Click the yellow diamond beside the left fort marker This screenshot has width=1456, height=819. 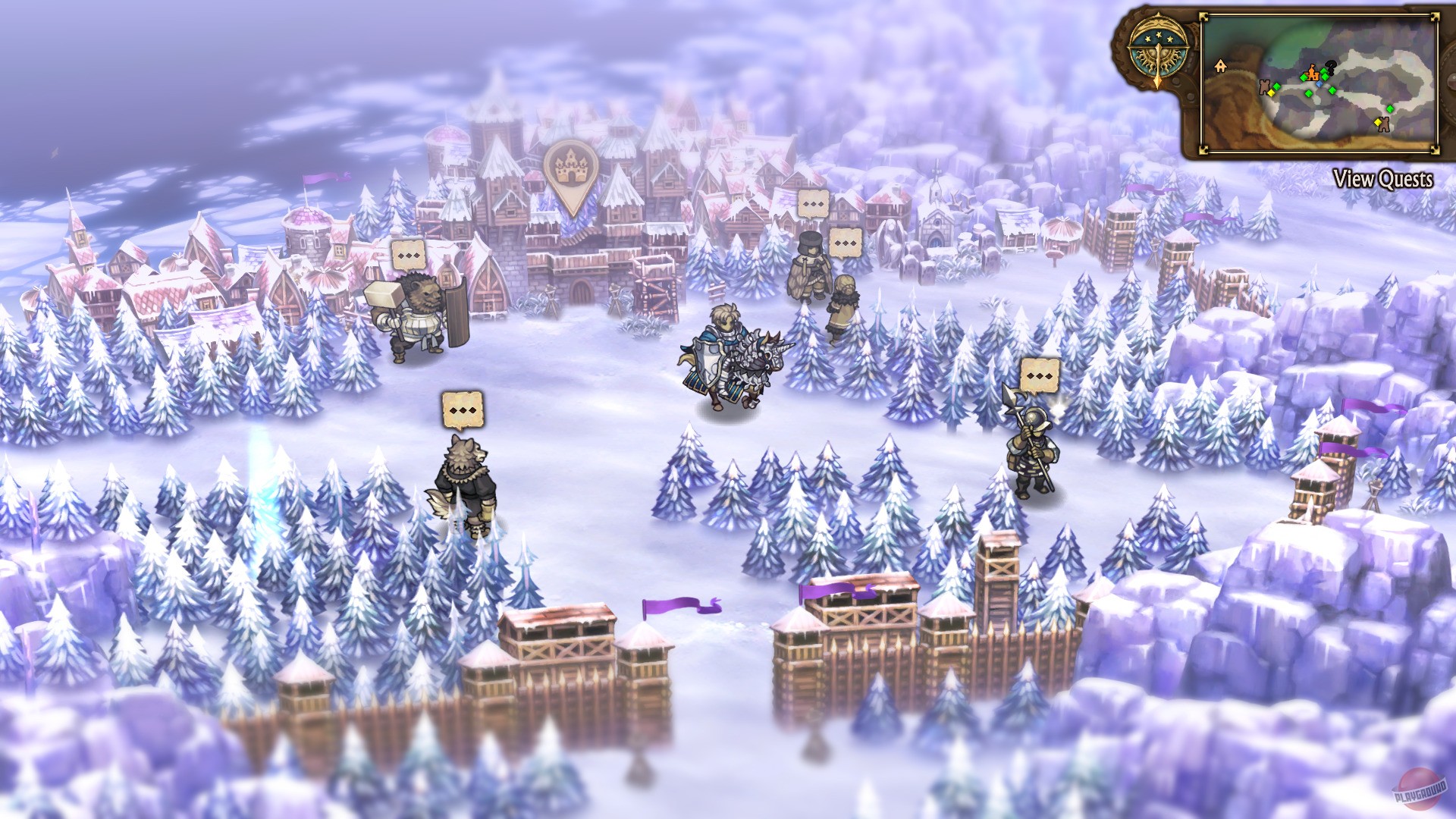tap(1271, 93)
